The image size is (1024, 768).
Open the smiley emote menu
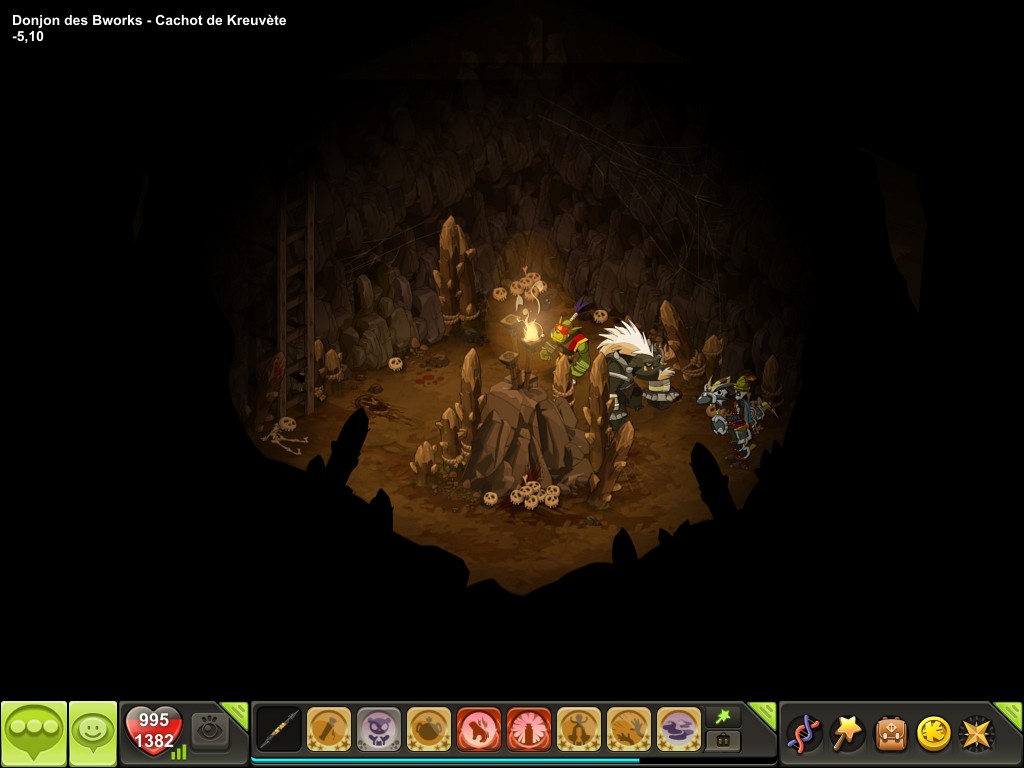coord(92,734)
